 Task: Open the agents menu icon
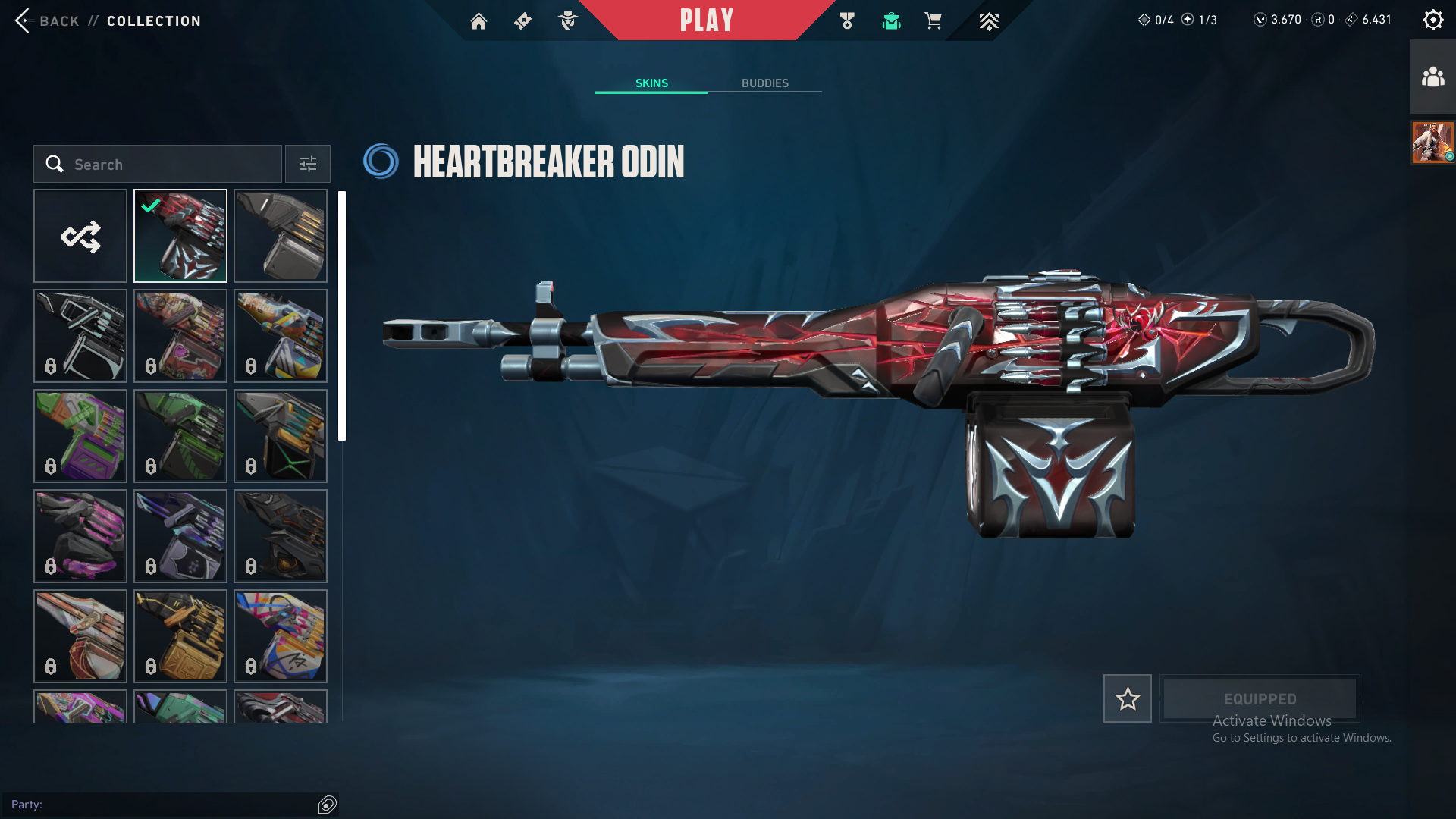tap(567, 21)
